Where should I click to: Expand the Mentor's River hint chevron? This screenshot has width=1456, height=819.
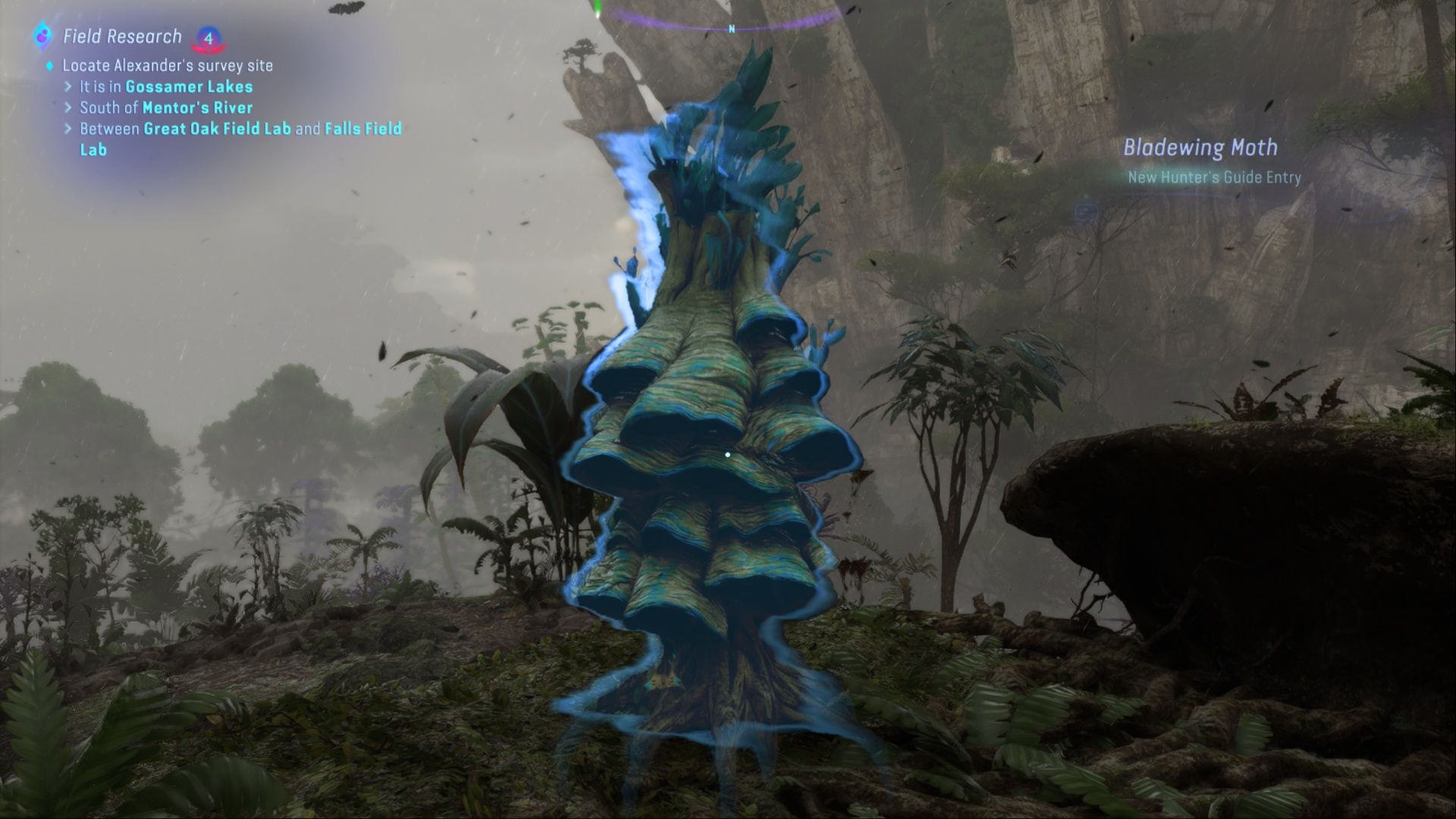(x=70, y=108)
